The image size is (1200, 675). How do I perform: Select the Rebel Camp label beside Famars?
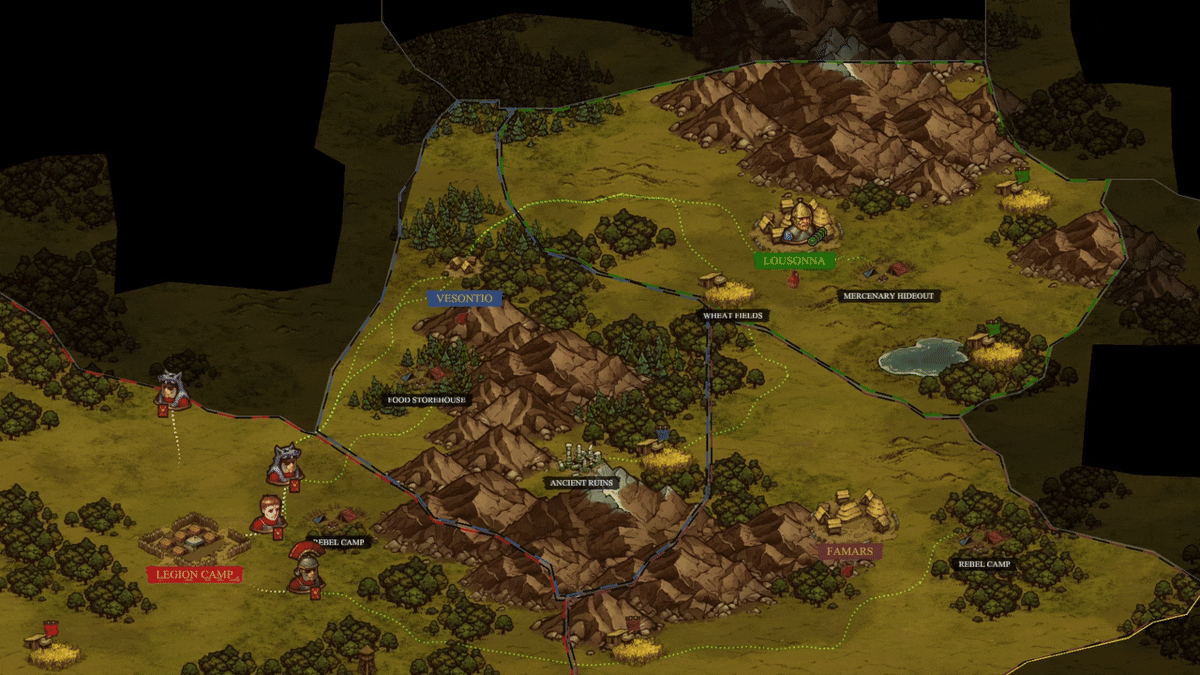(984, 564)
